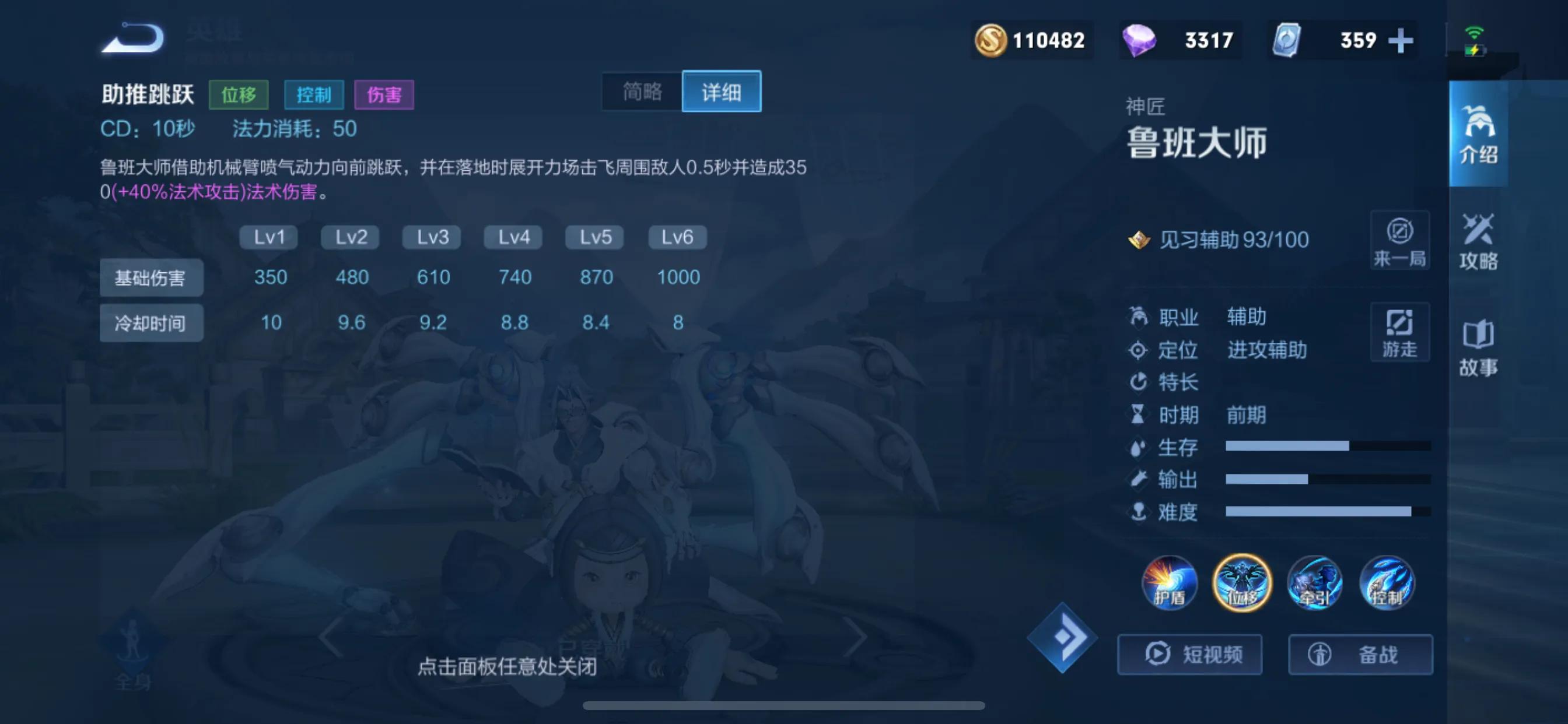Select the 控制 skill icon

pyautogui.click(x=1387, y=583)
